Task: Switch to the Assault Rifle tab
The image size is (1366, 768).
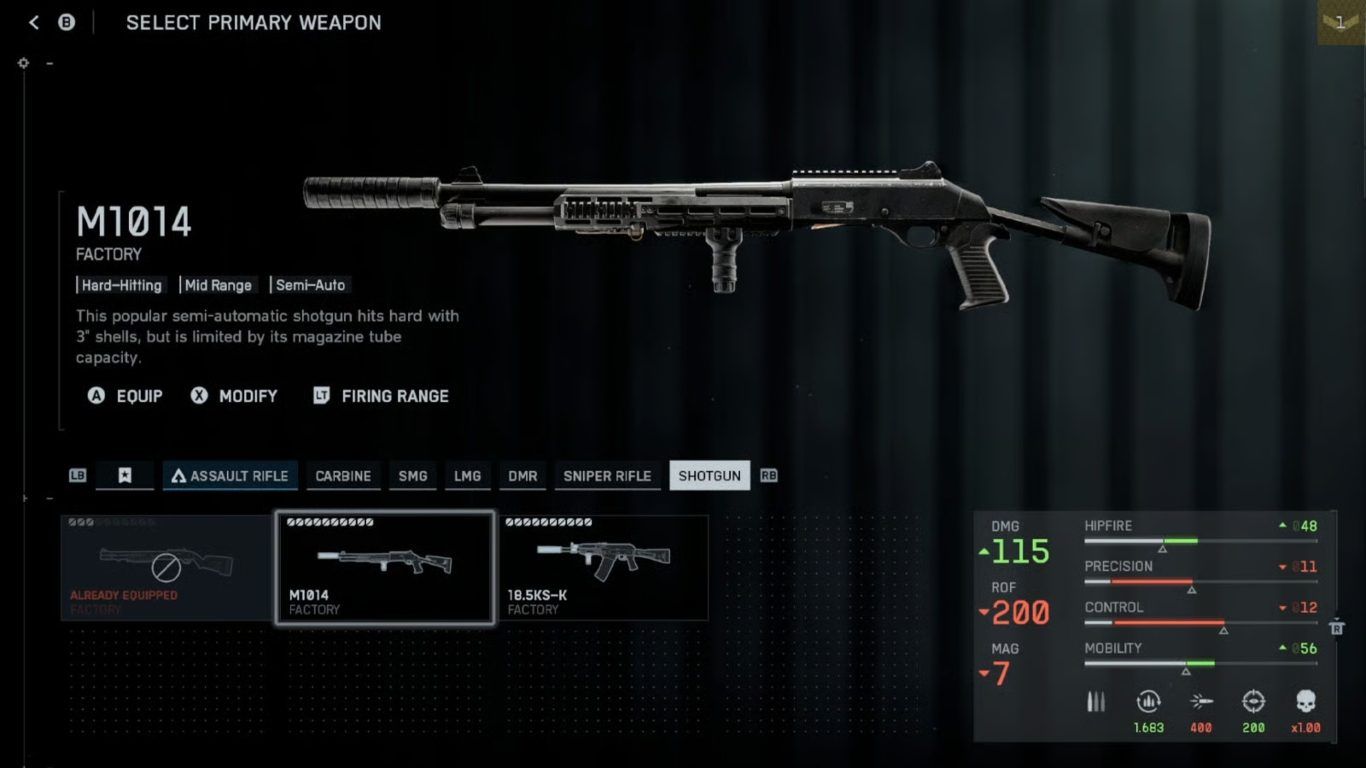Action: pyautogui.click(x=230, y=476)
